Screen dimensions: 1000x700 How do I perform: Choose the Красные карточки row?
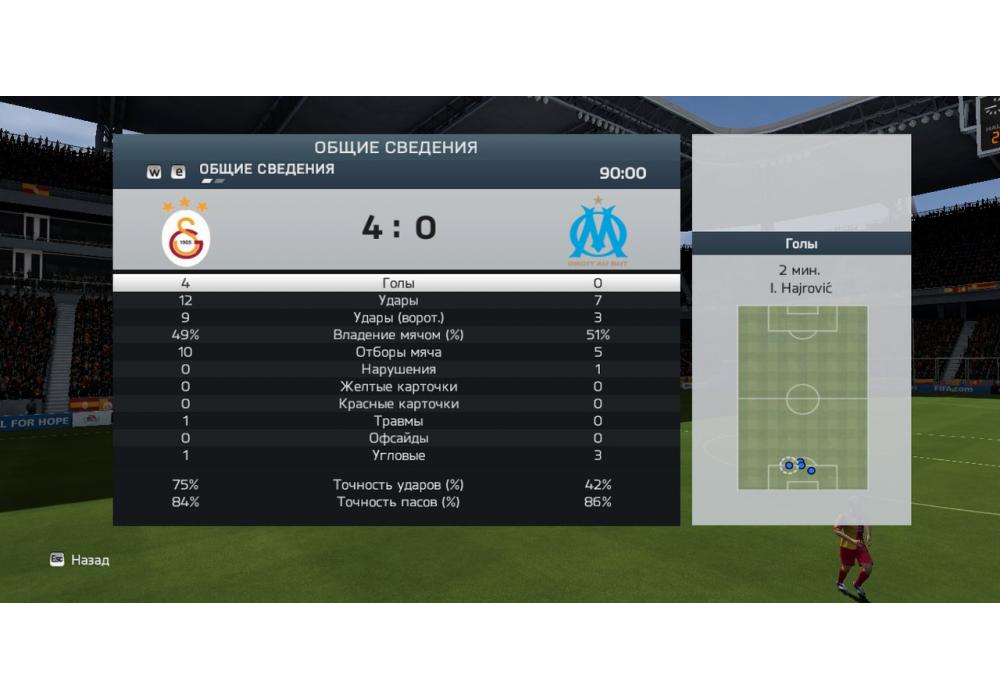click(398, 404)
